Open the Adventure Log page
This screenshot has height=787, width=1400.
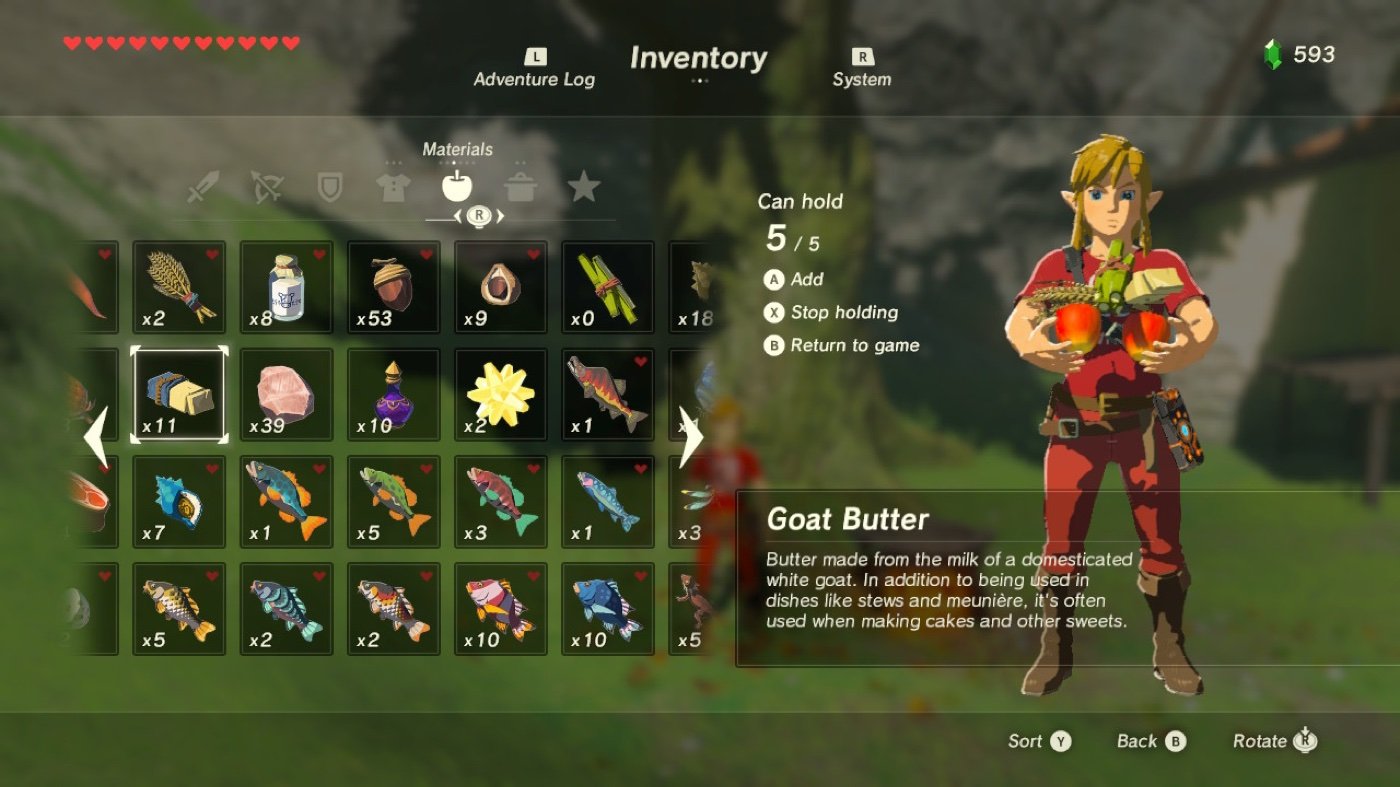(534, 69)
